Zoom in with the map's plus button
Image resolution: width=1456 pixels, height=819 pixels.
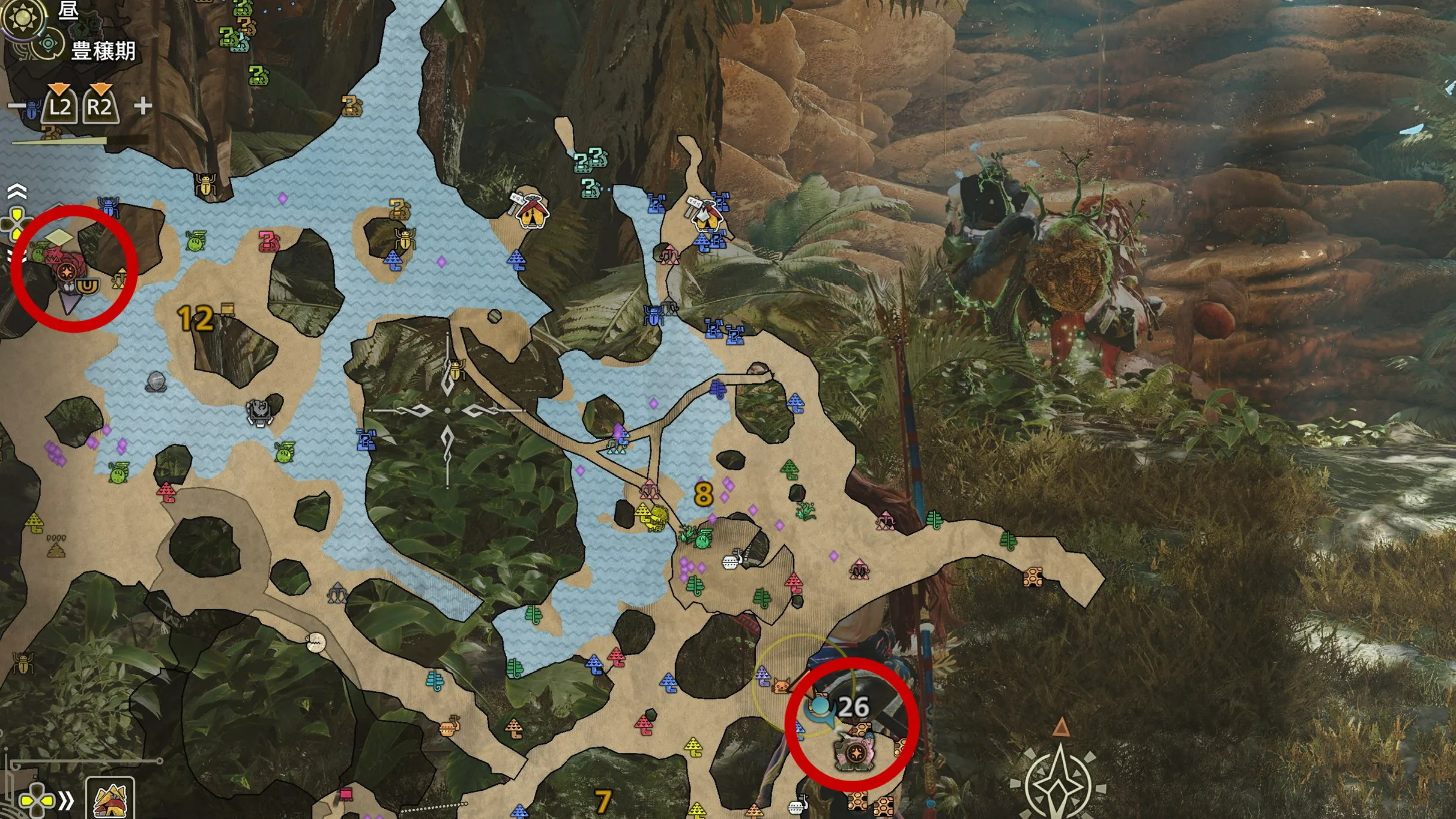(x=143, y=106)
